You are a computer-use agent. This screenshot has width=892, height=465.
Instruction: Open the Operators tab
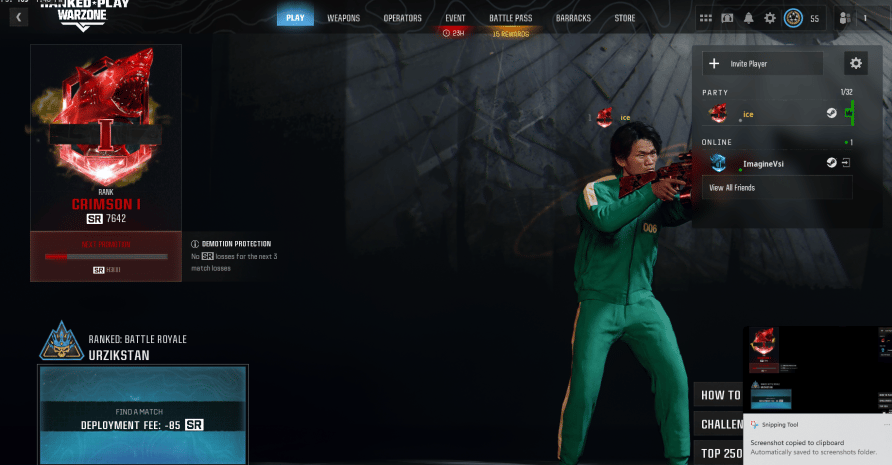(402, 18)
